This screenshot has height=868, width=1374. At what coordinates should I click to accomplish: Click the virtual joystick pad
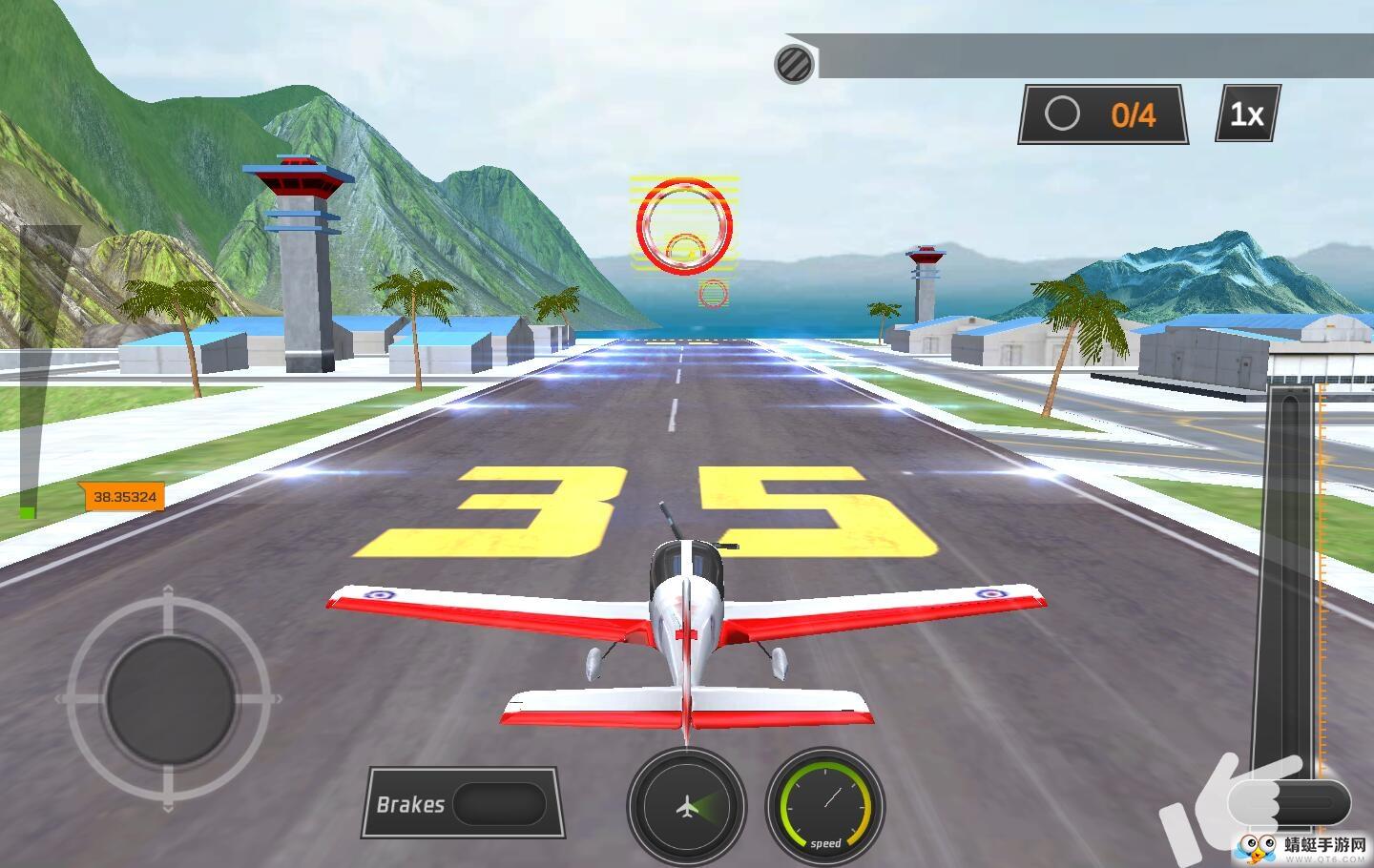pos(170,699)
